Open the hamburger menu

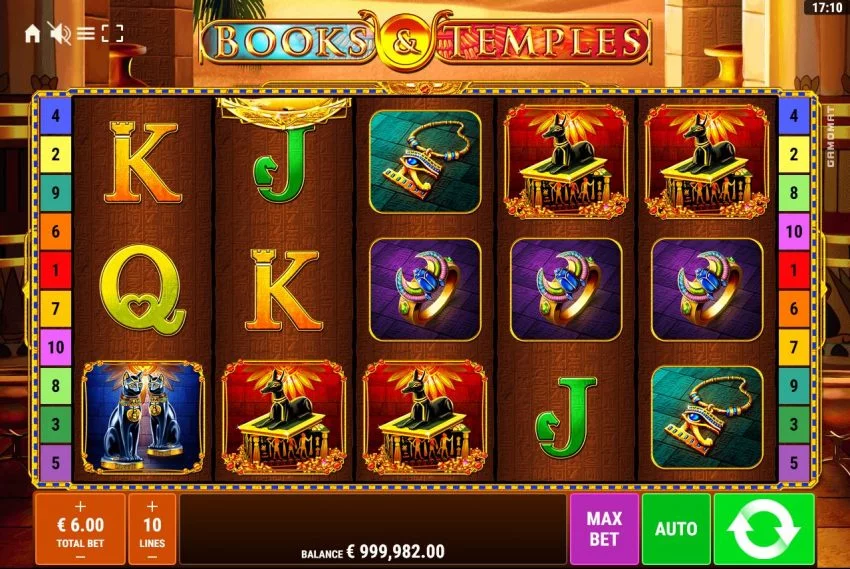click(86, 34)
